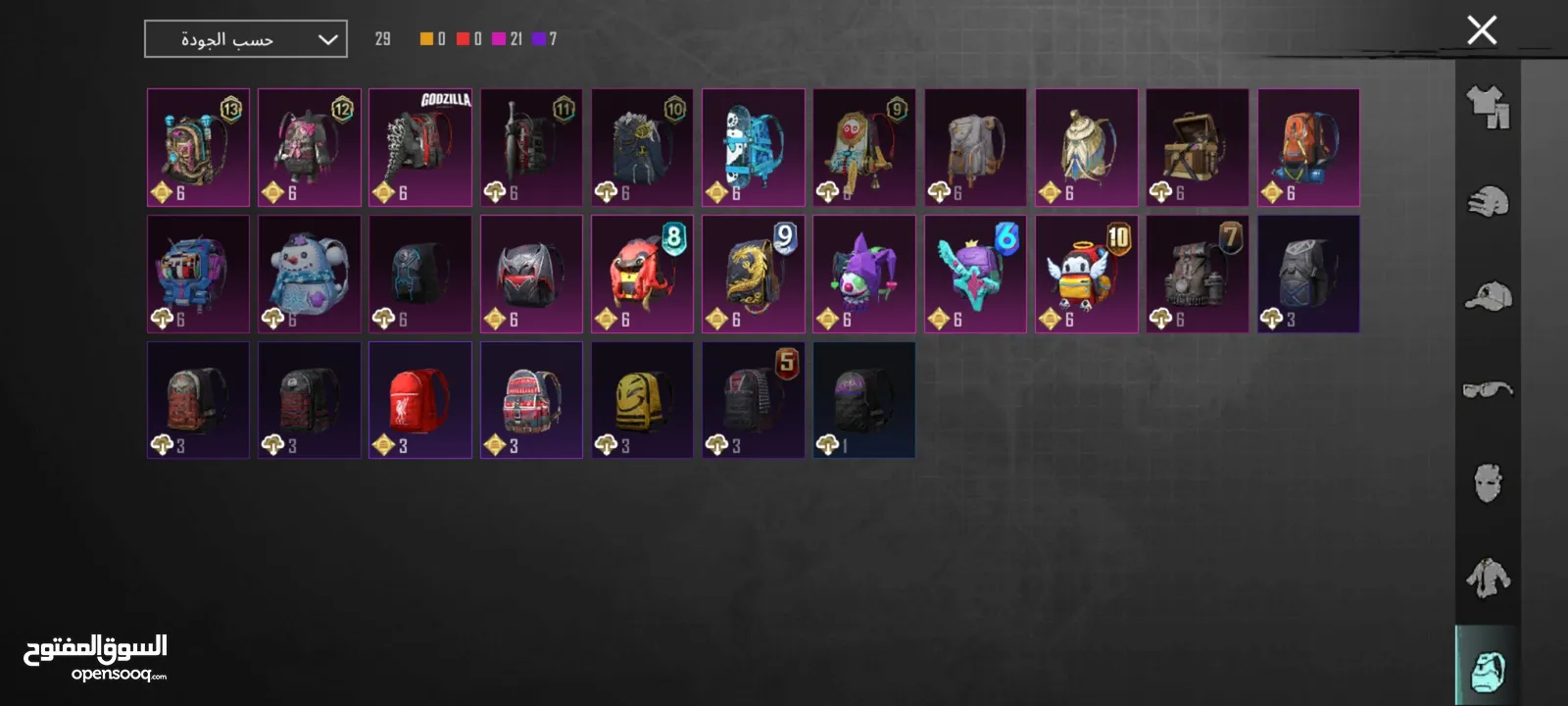Switch to the cap headwear tab
Viewport: 1568px width, 706px height.
(1488, 296)
